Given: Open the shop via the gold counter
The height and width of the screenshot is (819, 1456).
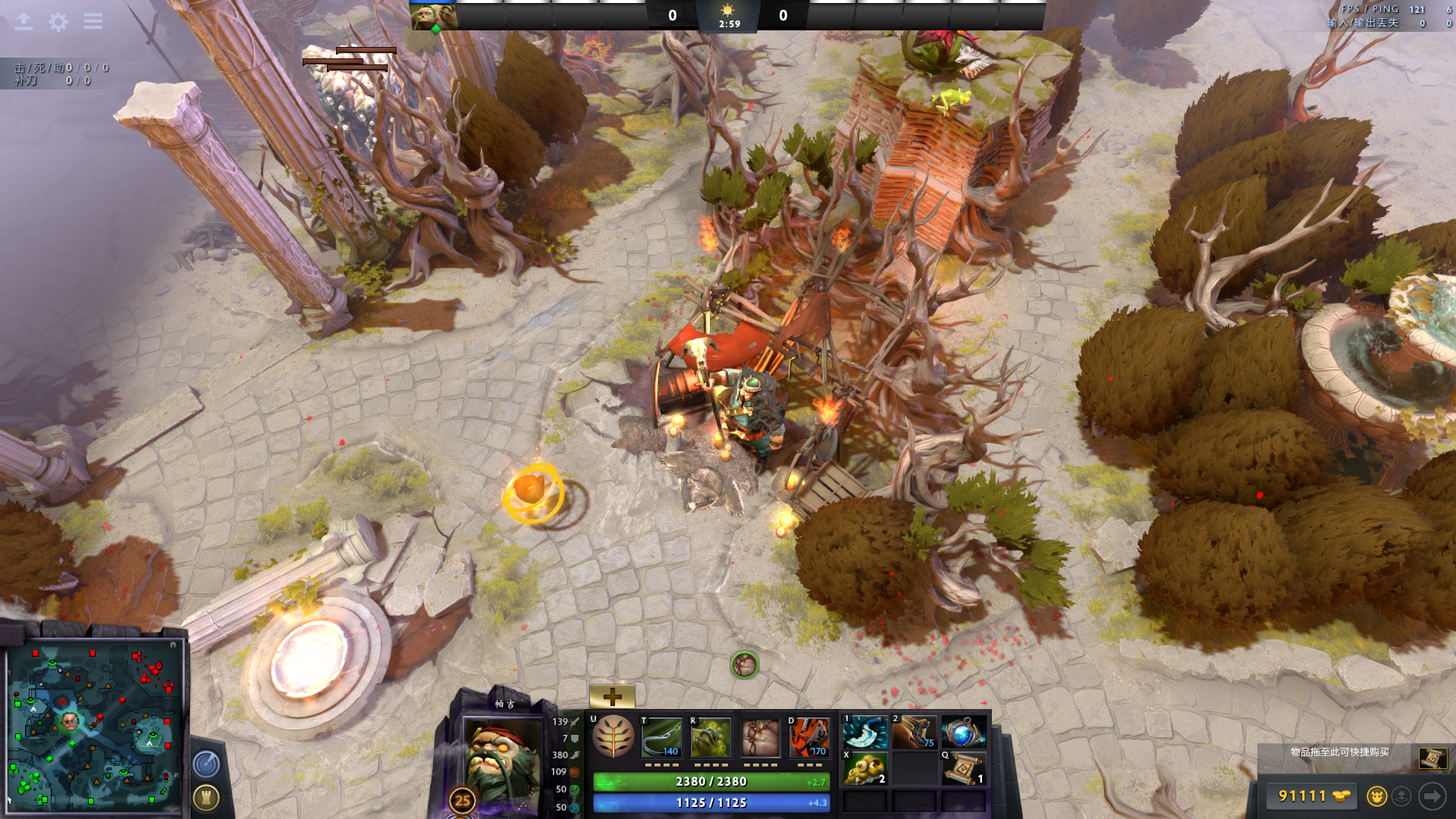Looking at the screenshot, I should pyautogui.click(x=1307, y=795).
